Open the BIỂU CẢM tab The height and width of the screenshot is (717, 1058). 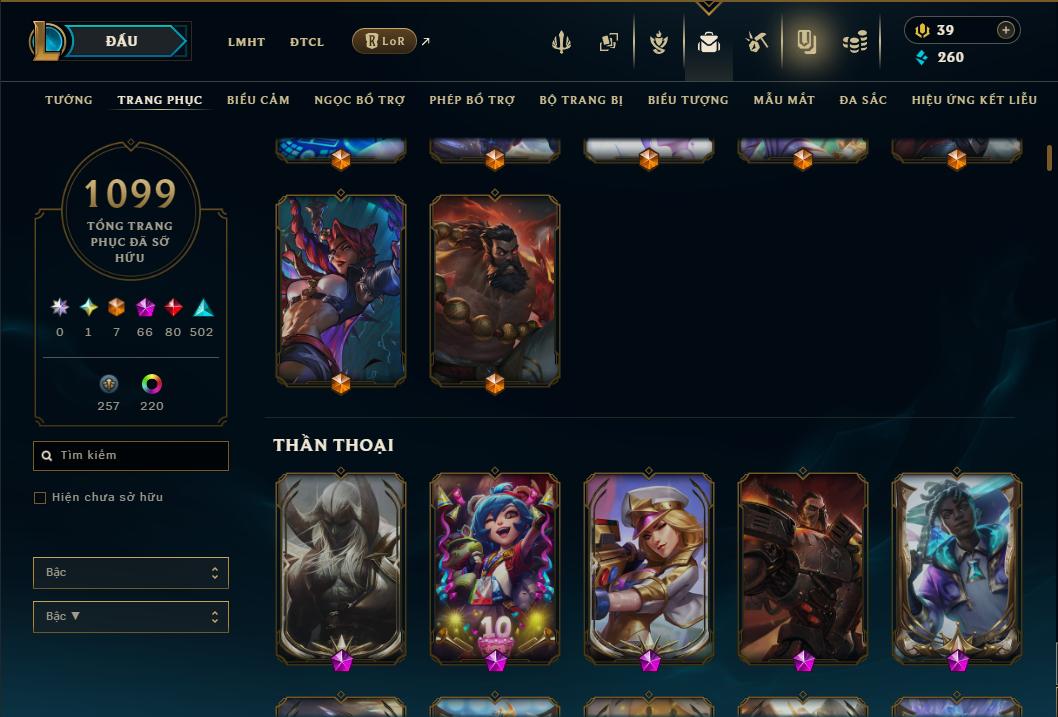coord(258,100)
